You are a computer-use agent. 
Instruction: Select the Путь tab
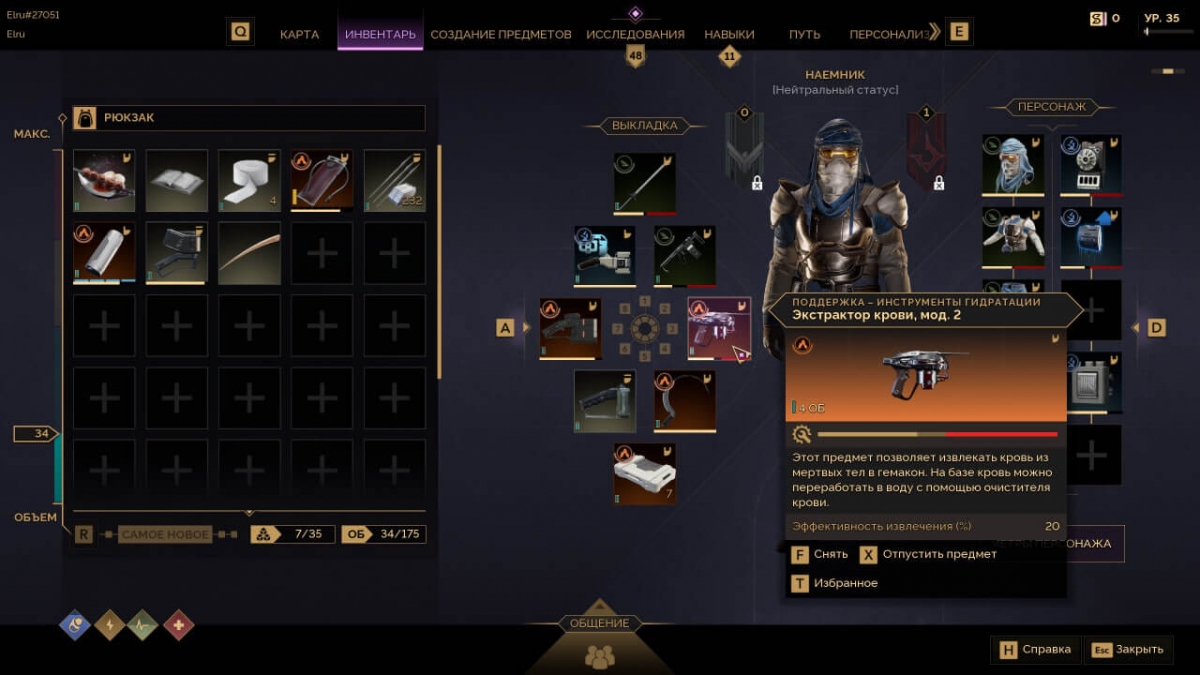[x=804, y=34]
